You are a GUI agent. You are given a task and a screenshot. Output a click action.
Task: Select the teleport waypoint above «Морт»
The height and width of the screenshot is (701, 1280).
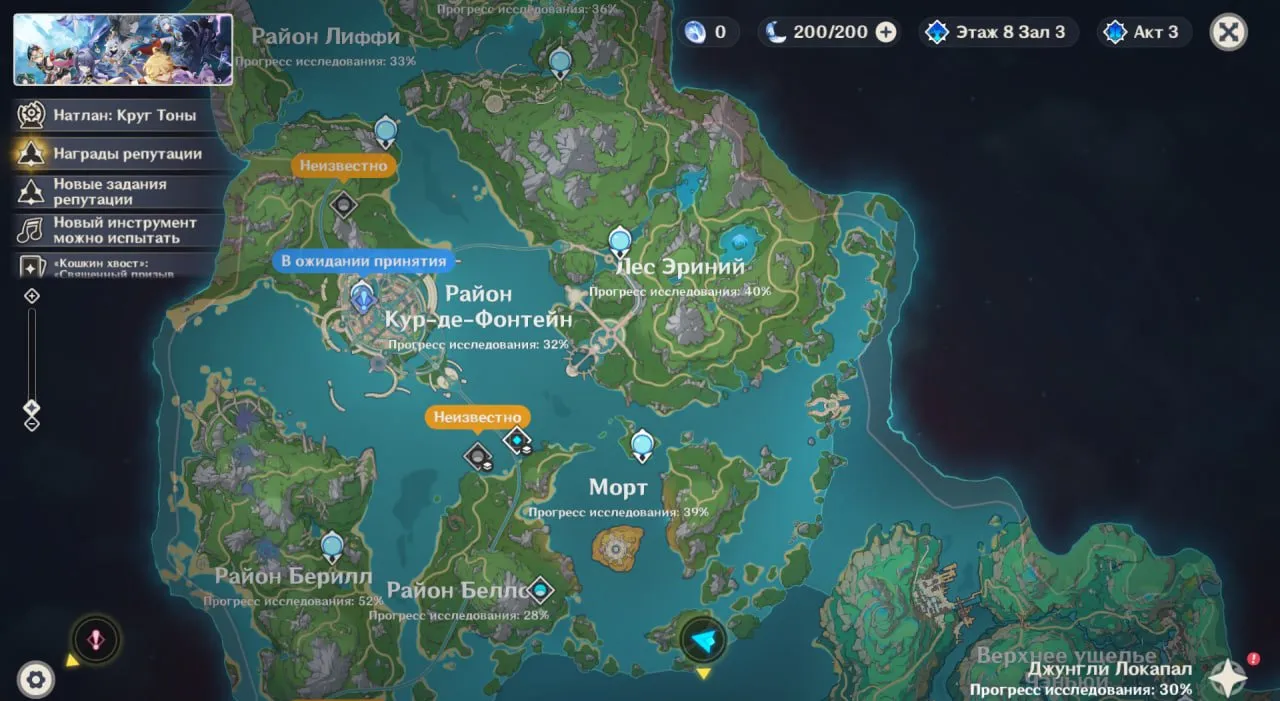(x=642, y=445)
